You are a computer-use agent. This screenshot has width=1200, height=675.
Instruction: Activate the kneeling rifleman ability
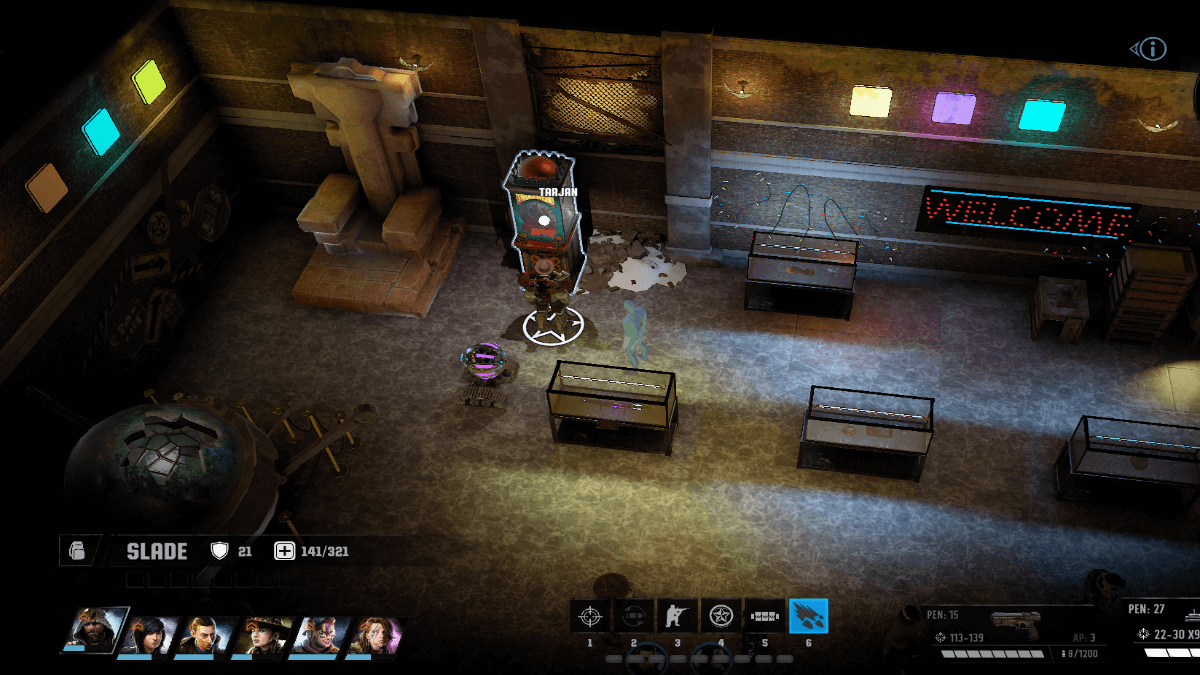point(677,615)
